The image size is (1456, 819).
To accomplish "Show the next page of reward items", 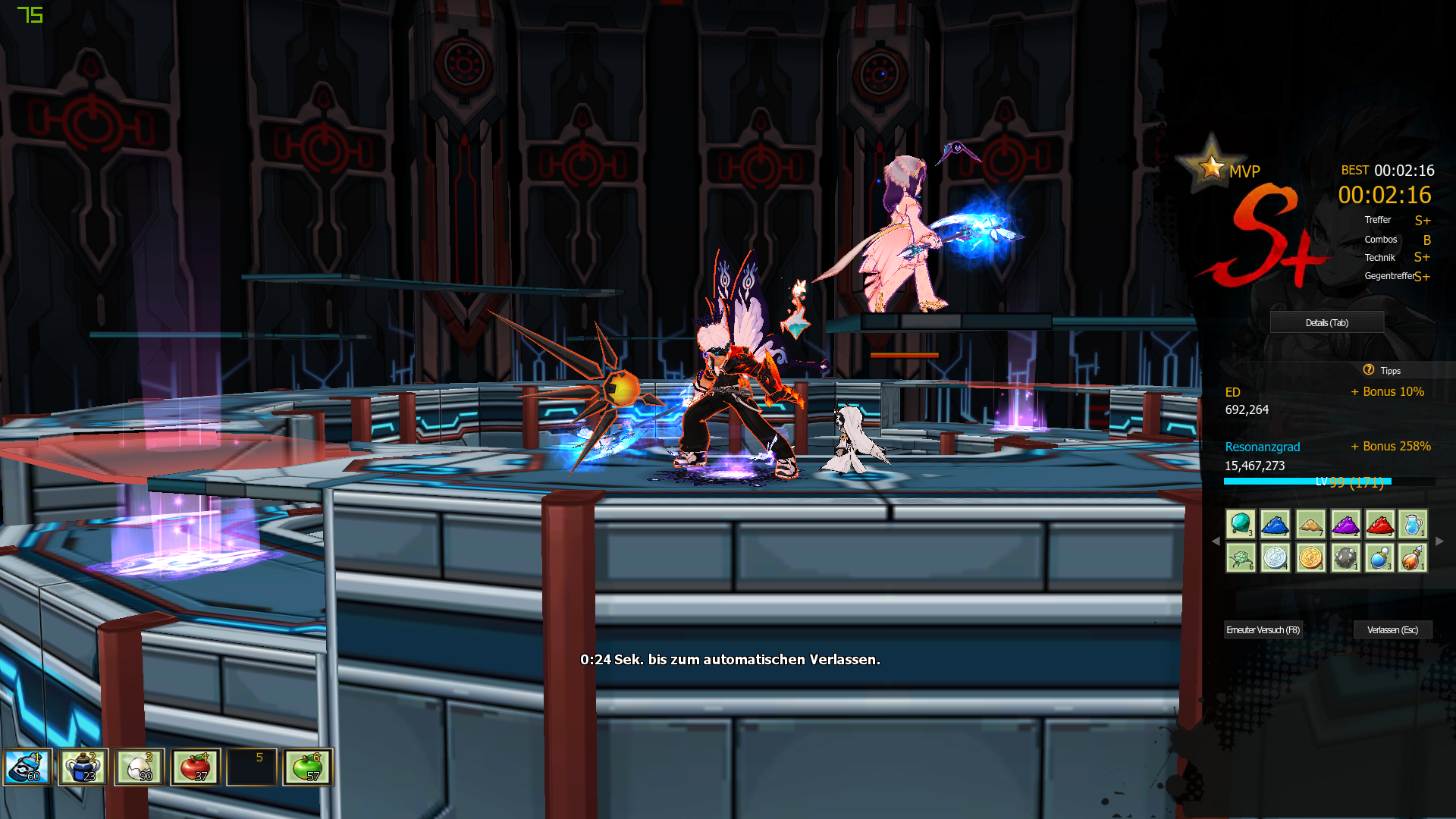I will pyautogui.click(x=1439, y=541).
